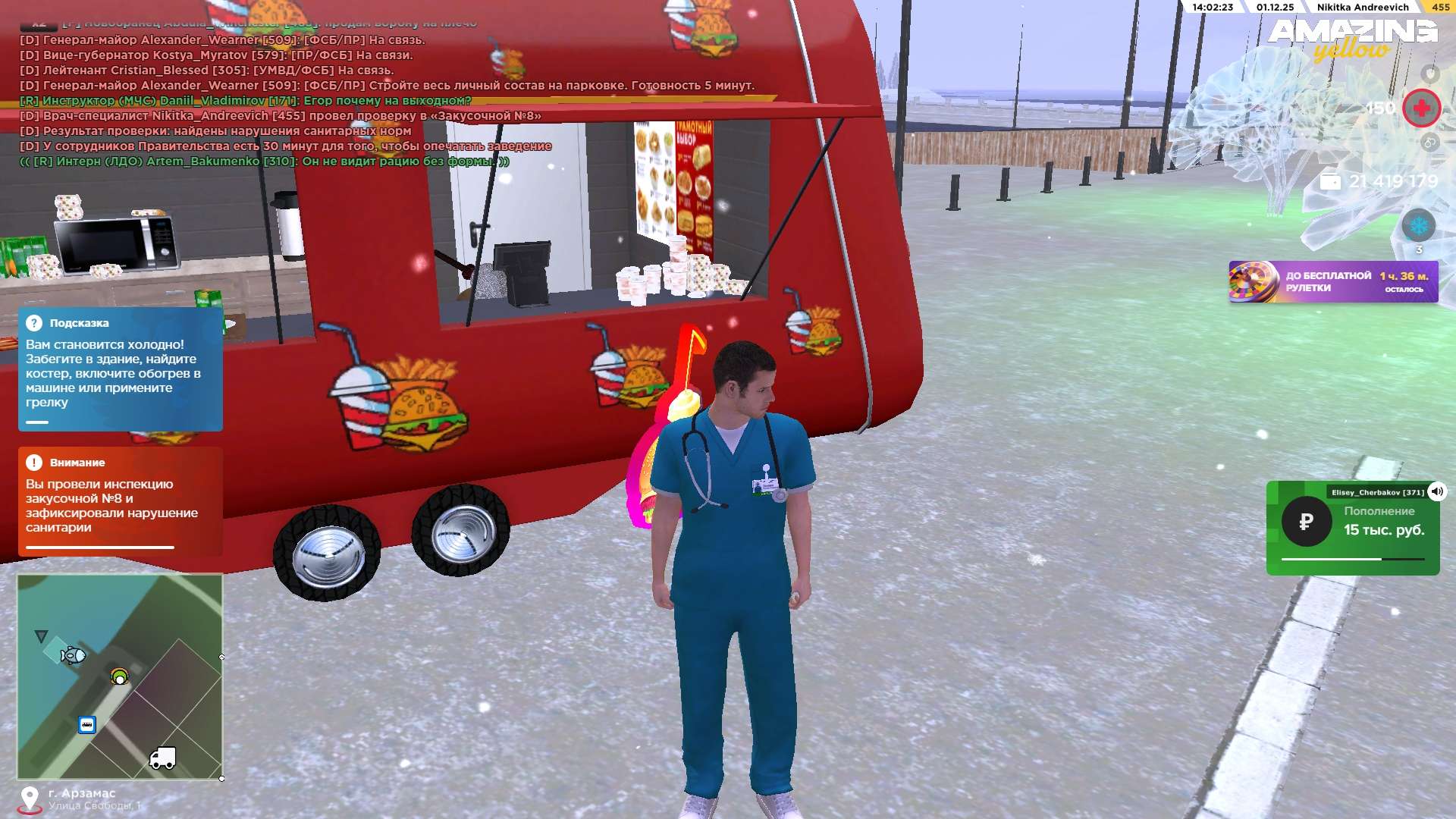Select the bus stop marker on the minimap
The image size is (1456, 819).
coord(87,725)
